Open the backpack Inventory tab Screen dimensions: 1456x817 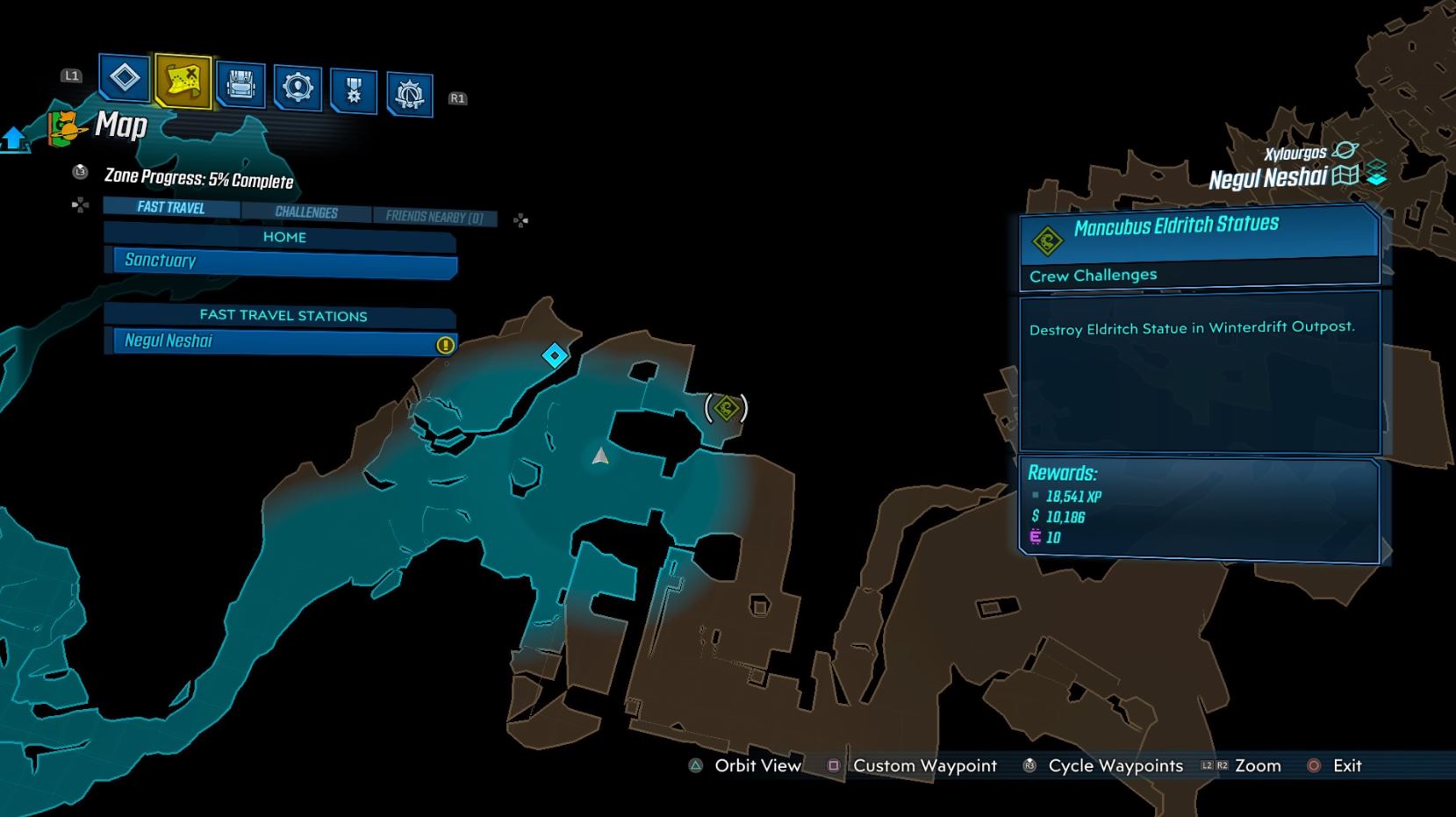[x=240, y=86]
